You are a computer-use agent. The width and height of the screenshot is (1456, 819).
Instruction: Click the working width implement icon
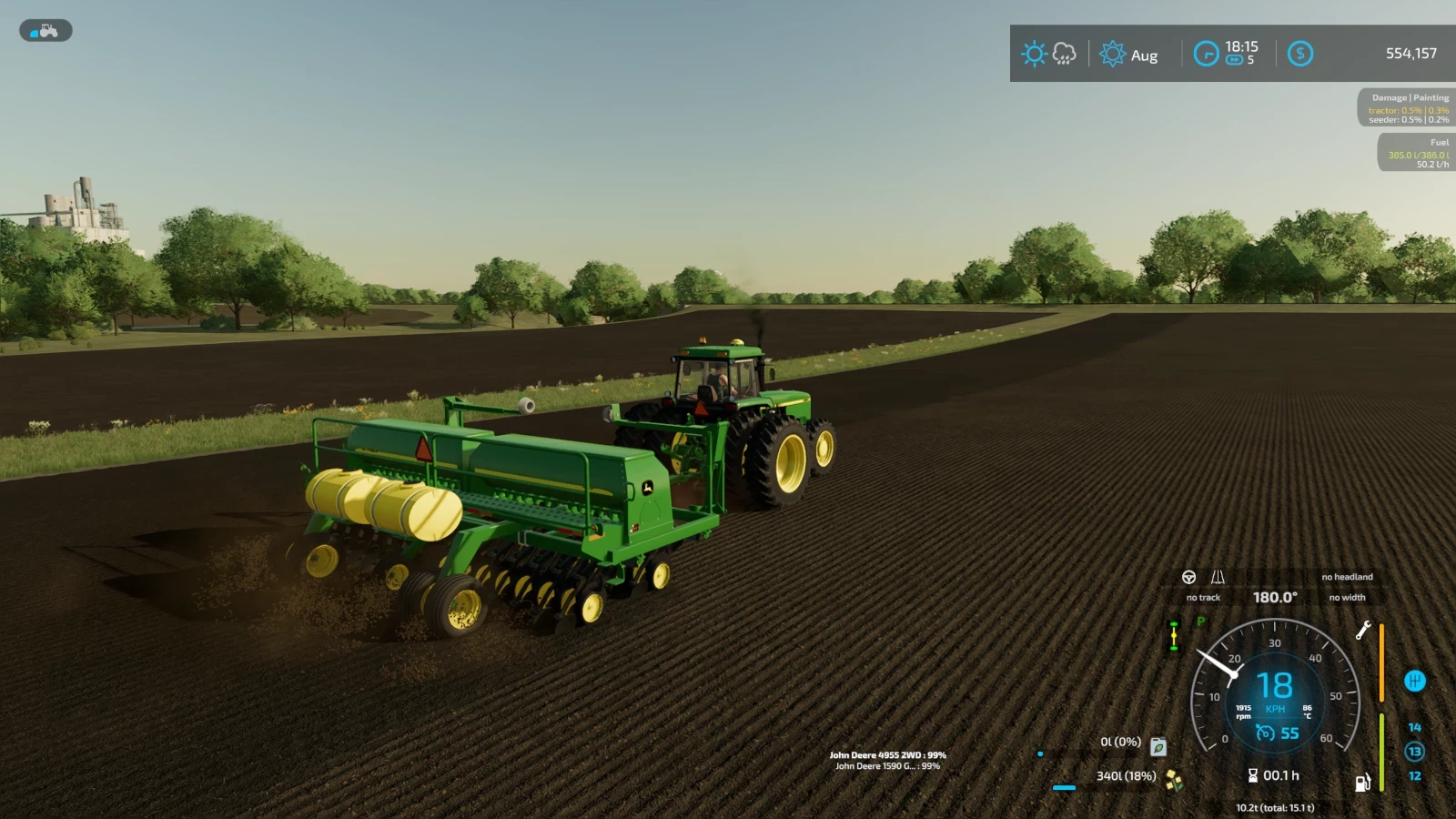tap(1218, 578)
